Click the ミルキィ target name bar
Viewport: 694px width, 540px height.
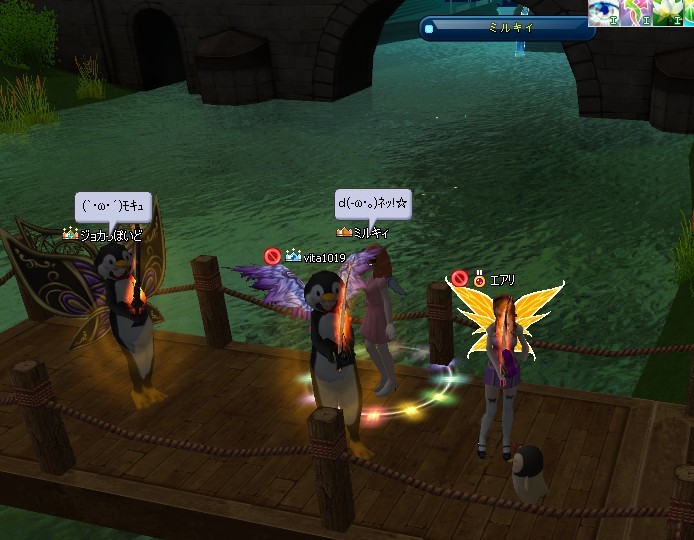pyautogui.click(x=508, y=28)
